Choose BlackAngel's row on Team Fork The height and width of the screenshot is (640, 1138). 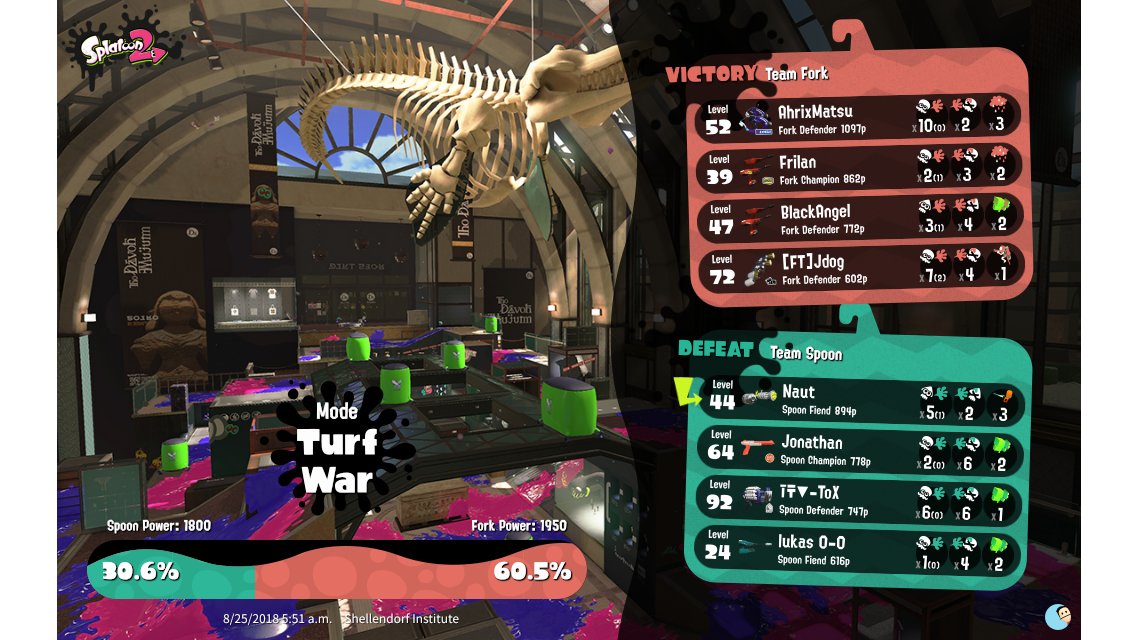(x=858, y=217)
